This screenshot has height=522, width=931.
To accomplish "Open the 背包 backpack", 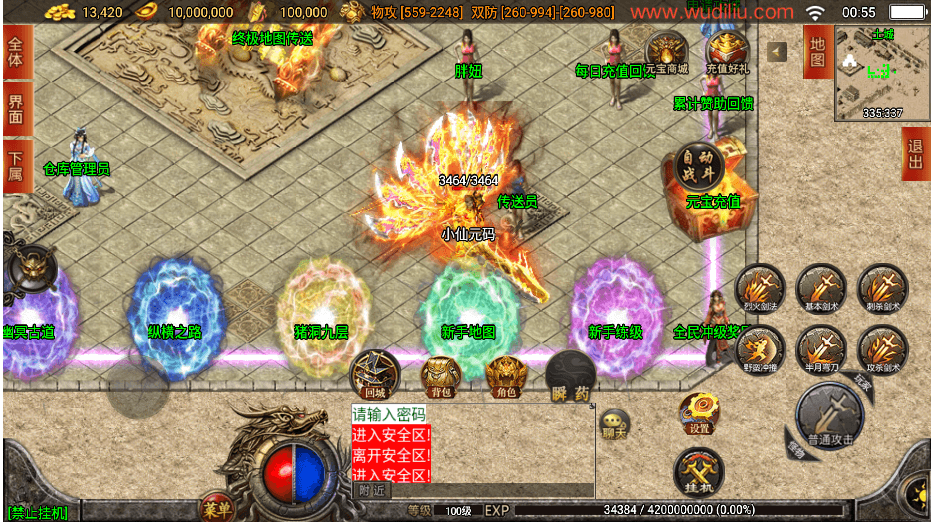I will click(440, 376).
